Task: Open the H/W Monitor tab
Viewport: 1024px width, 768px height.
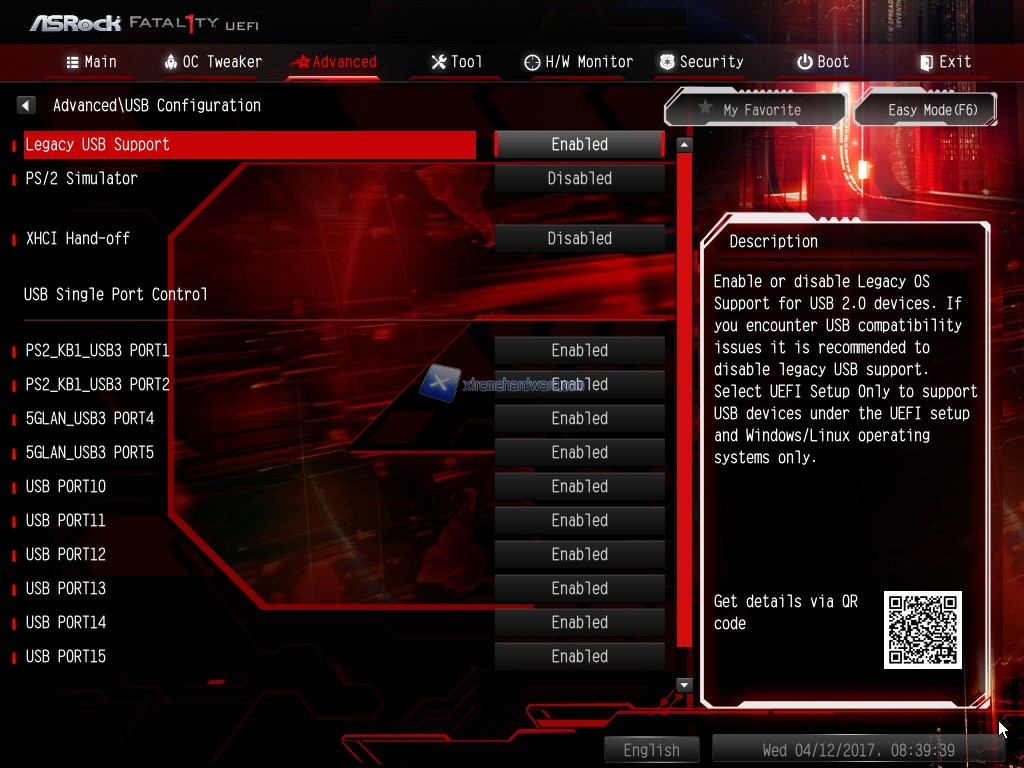Action: click(578, 62)
